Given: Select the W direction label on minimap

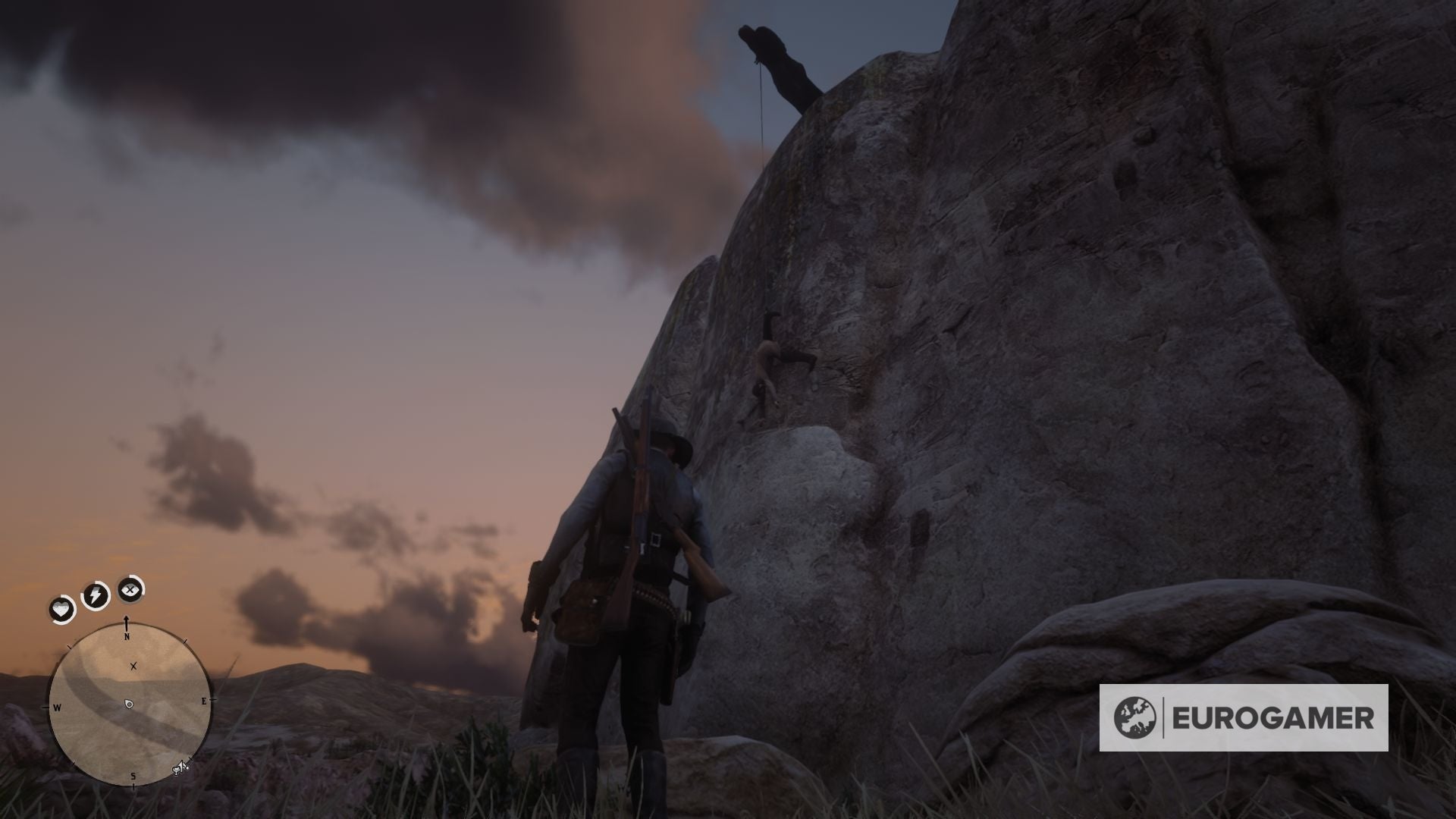Looking at the screenshot, I should coord(57,707).
